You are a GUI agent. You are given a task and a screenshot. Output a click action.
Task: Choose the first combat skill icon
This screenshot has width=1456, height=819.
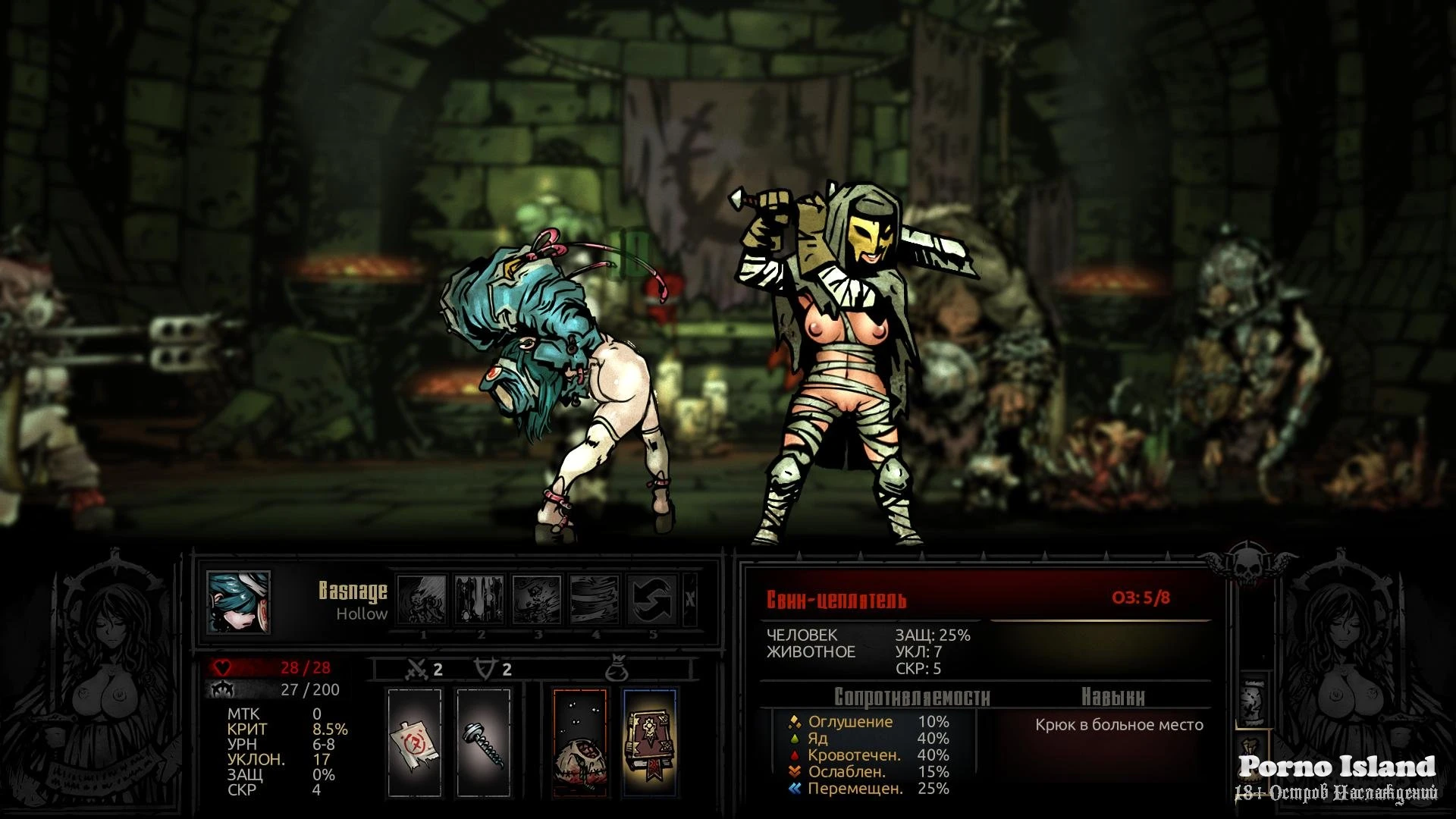[422, 599]
